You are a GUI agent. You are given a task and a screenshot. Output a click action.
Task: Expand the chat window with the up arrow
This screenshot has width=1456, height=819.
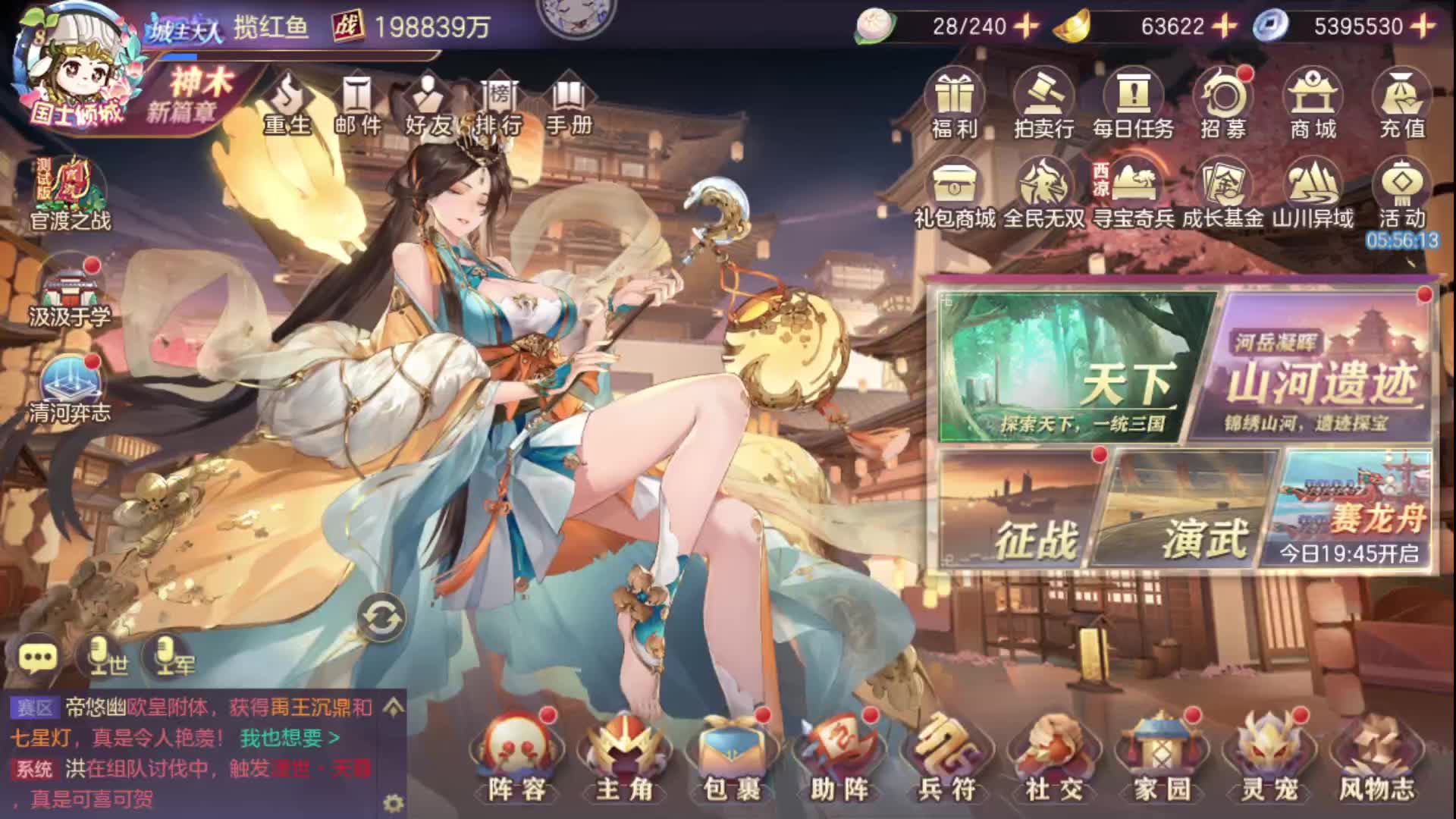[x=391, y=706]
